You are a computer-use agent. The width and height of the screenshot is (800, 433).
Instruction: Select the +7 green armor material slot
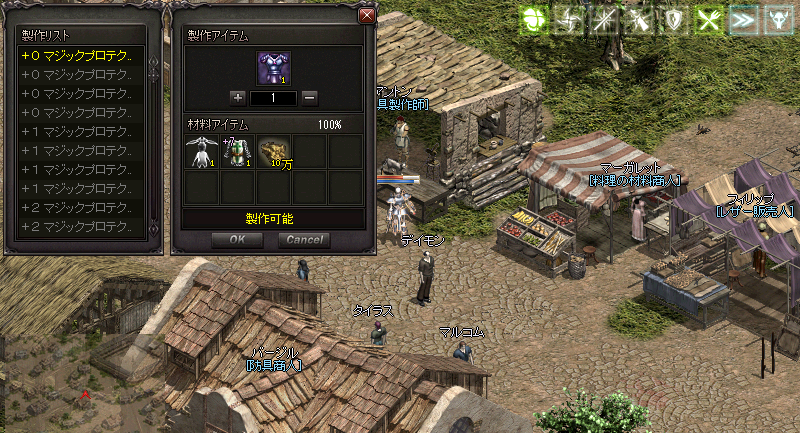(x=237, y=150)
